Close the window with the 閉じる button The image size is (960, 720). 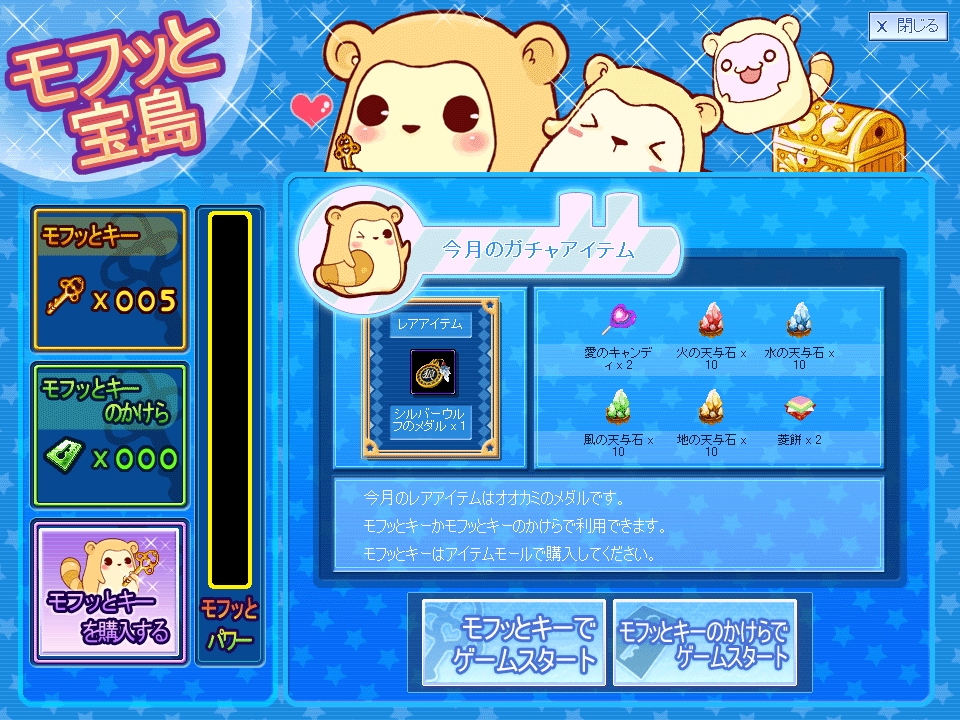tap(908, 27)
